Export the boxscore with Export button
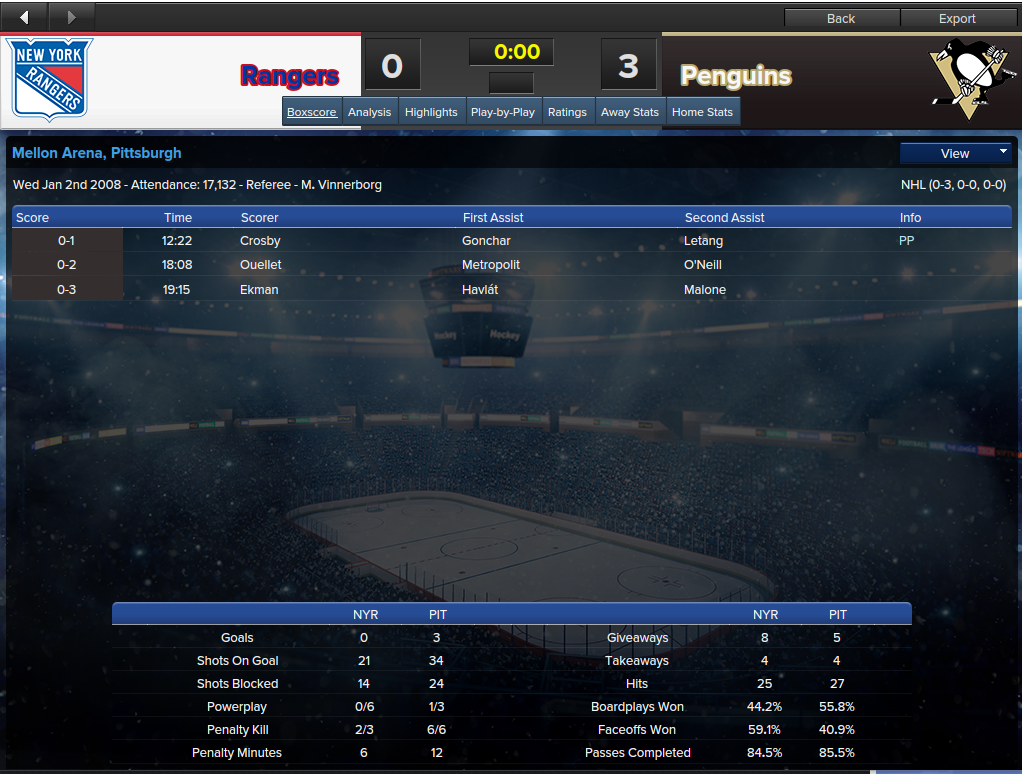The height and width of the screenshot is (774, 1022). 956,18
